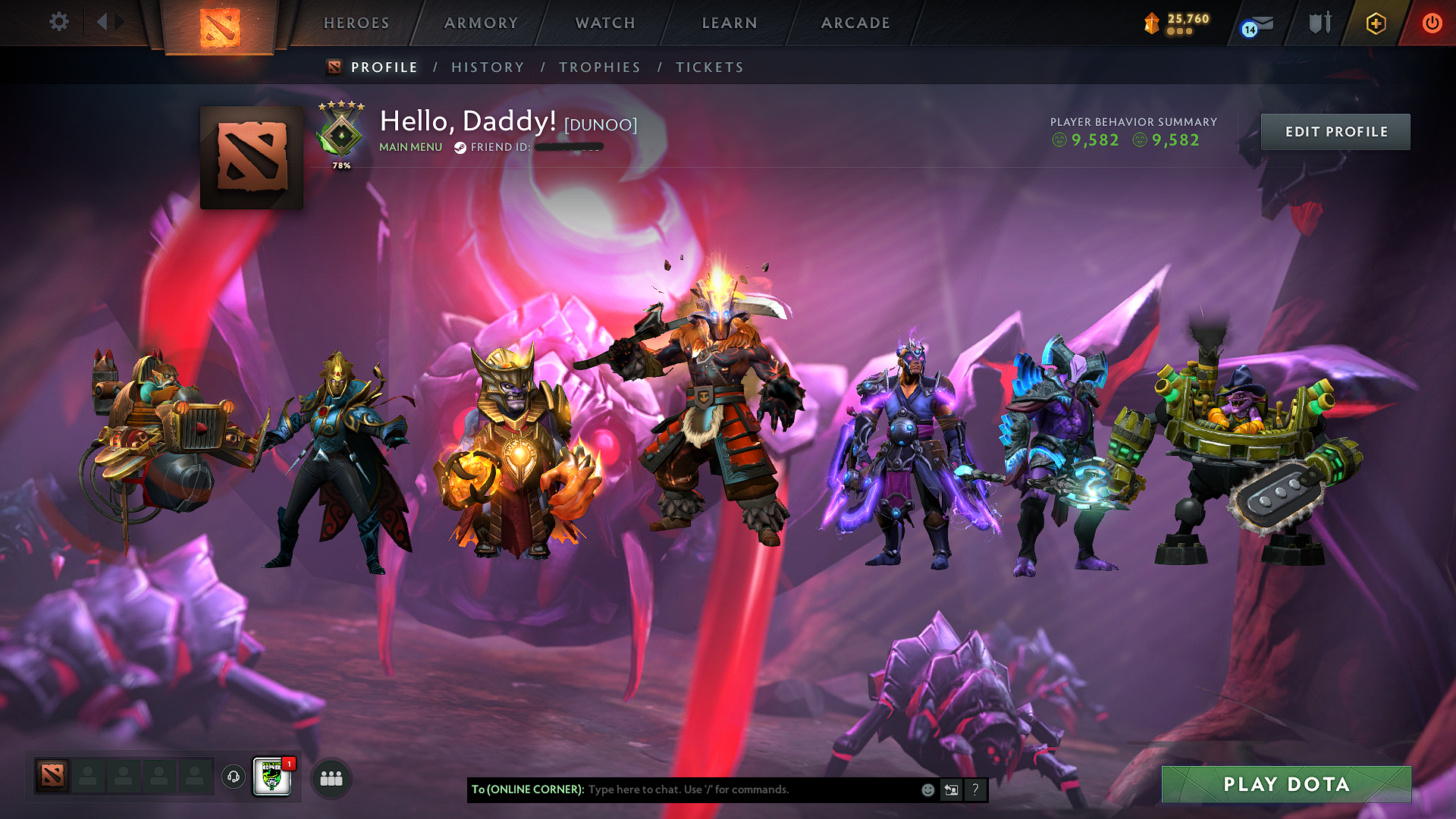Open the WATCH menu

(x=604, y=23)
